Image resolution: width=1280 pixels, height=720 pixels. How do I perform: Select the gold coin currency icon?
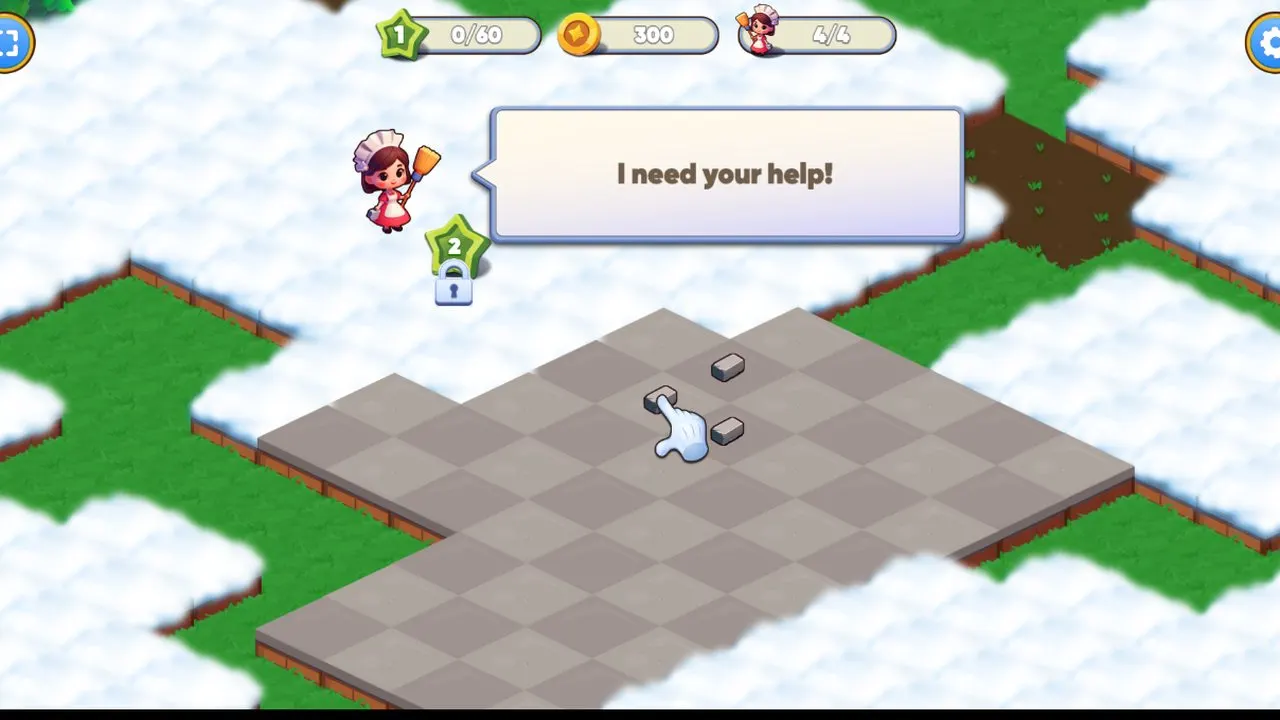pyautogui.click(x=580, y=35)
